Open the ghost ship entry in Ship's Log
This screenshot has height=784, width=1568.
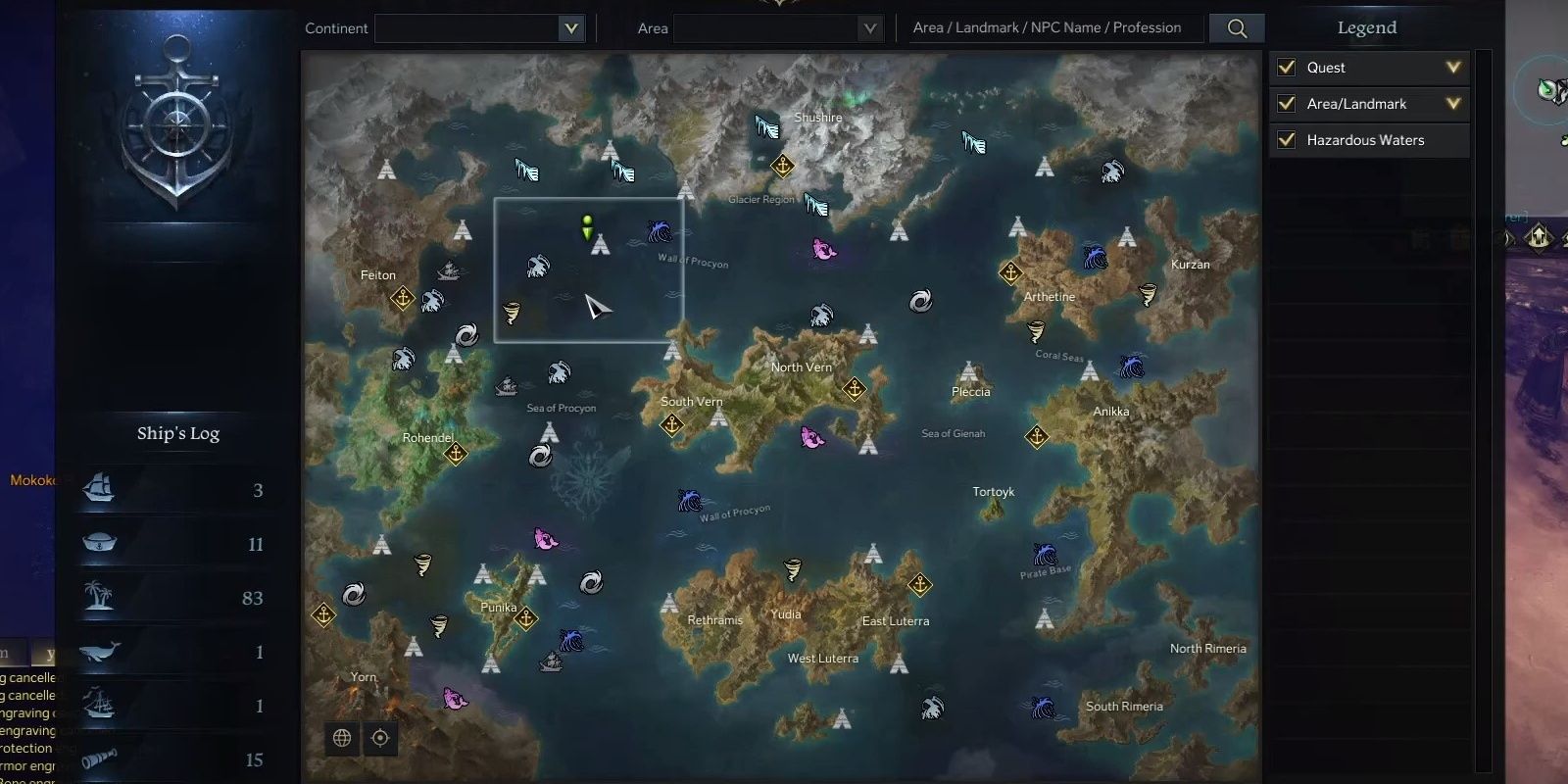98,706
